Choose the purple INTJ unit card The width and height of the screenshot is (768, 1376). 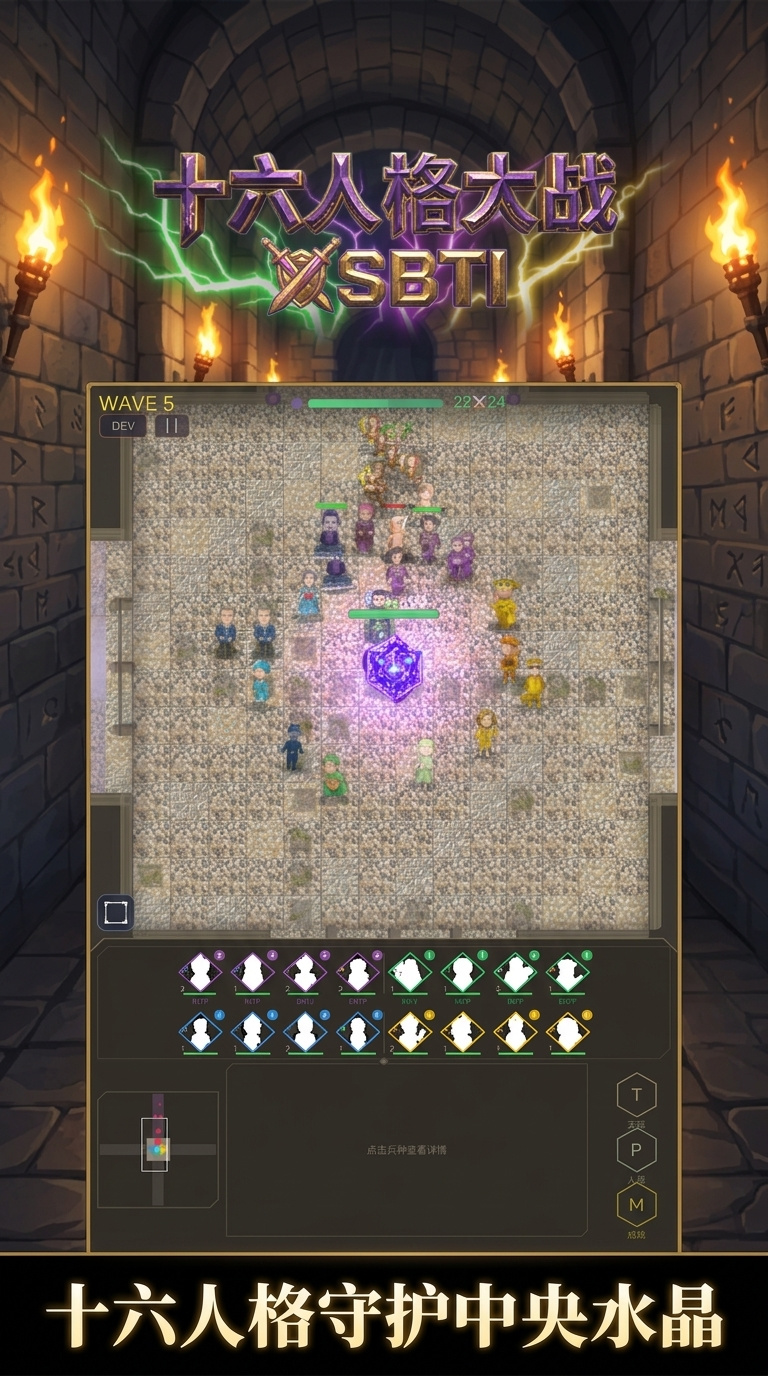point(200,972)
